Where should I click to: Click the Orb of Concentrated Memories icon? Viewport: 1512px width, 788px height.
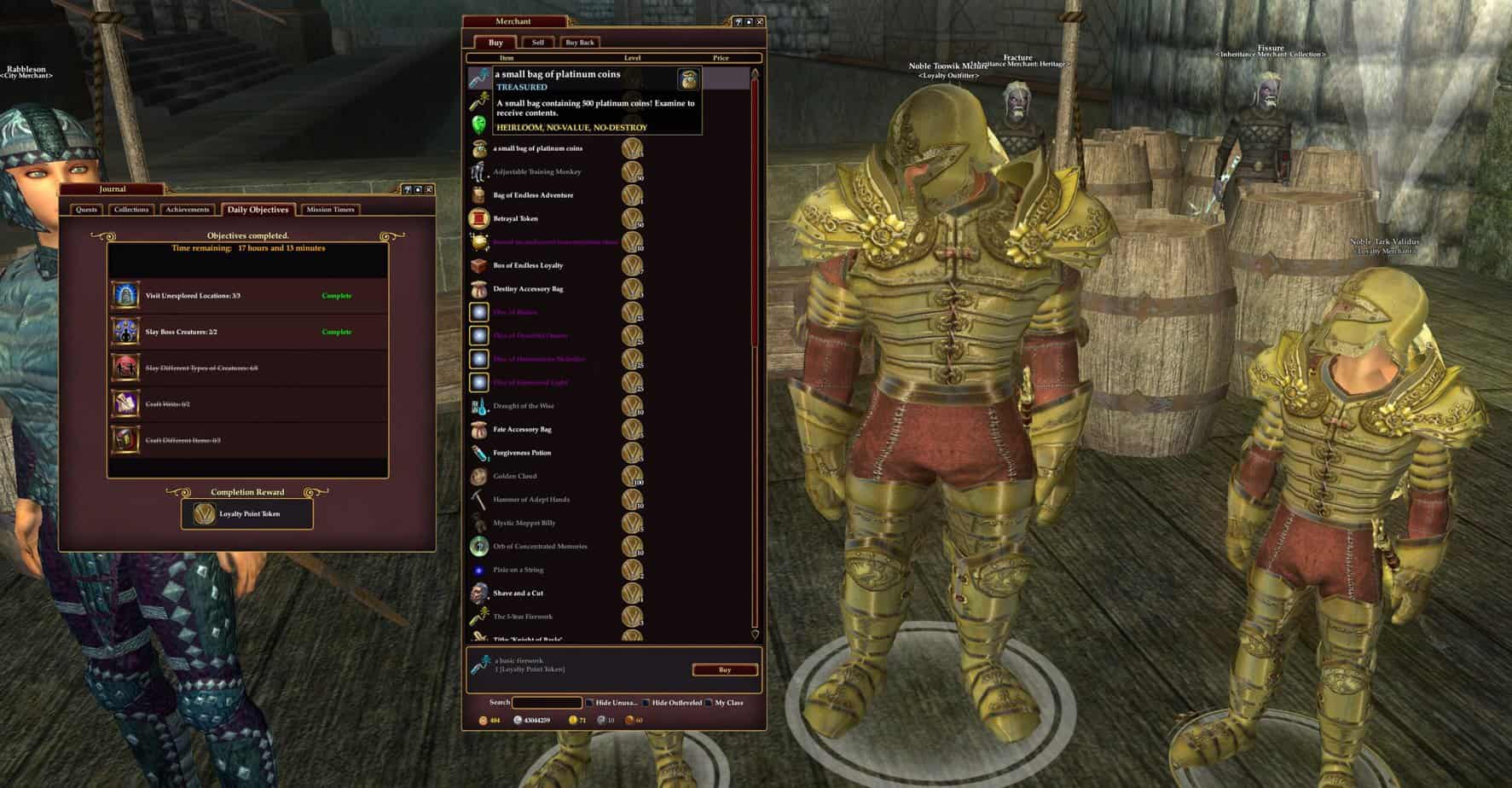point(478,546)
